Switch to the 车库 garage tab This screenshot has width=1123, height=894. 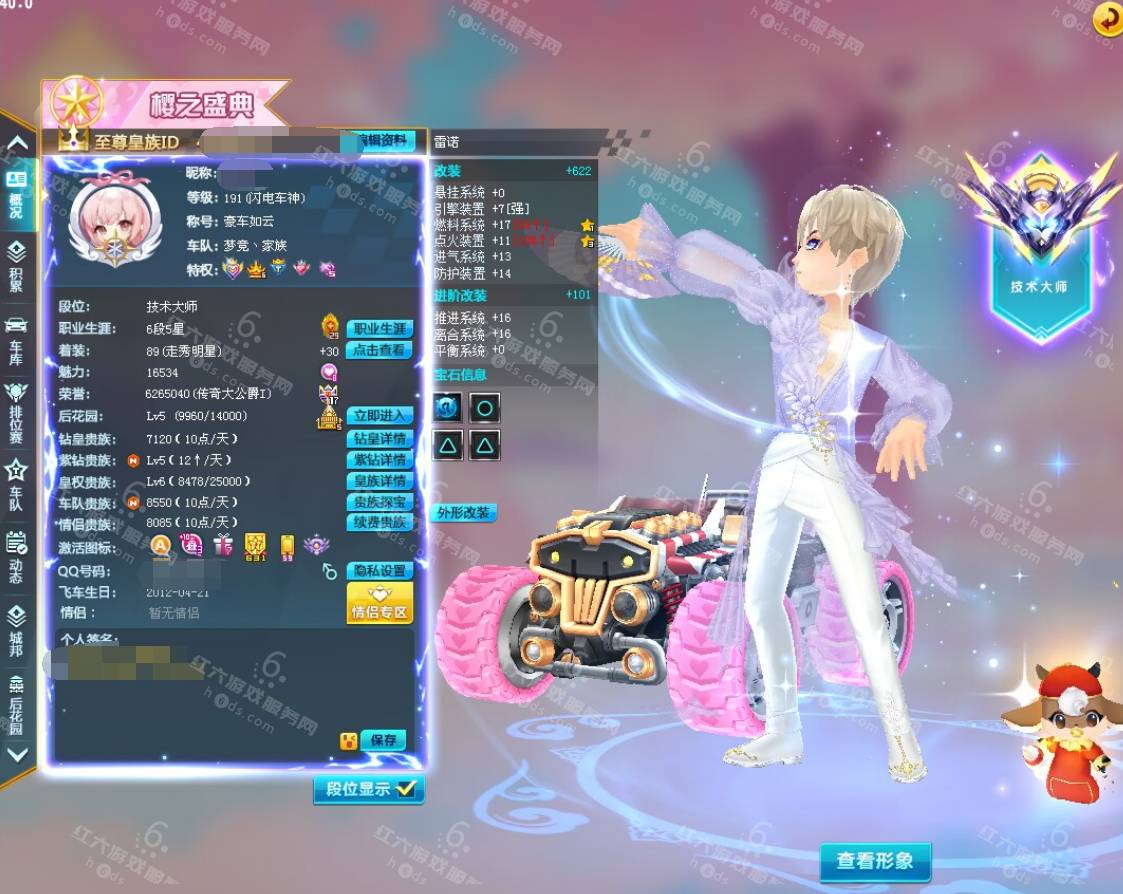click(x=16, y=340)
